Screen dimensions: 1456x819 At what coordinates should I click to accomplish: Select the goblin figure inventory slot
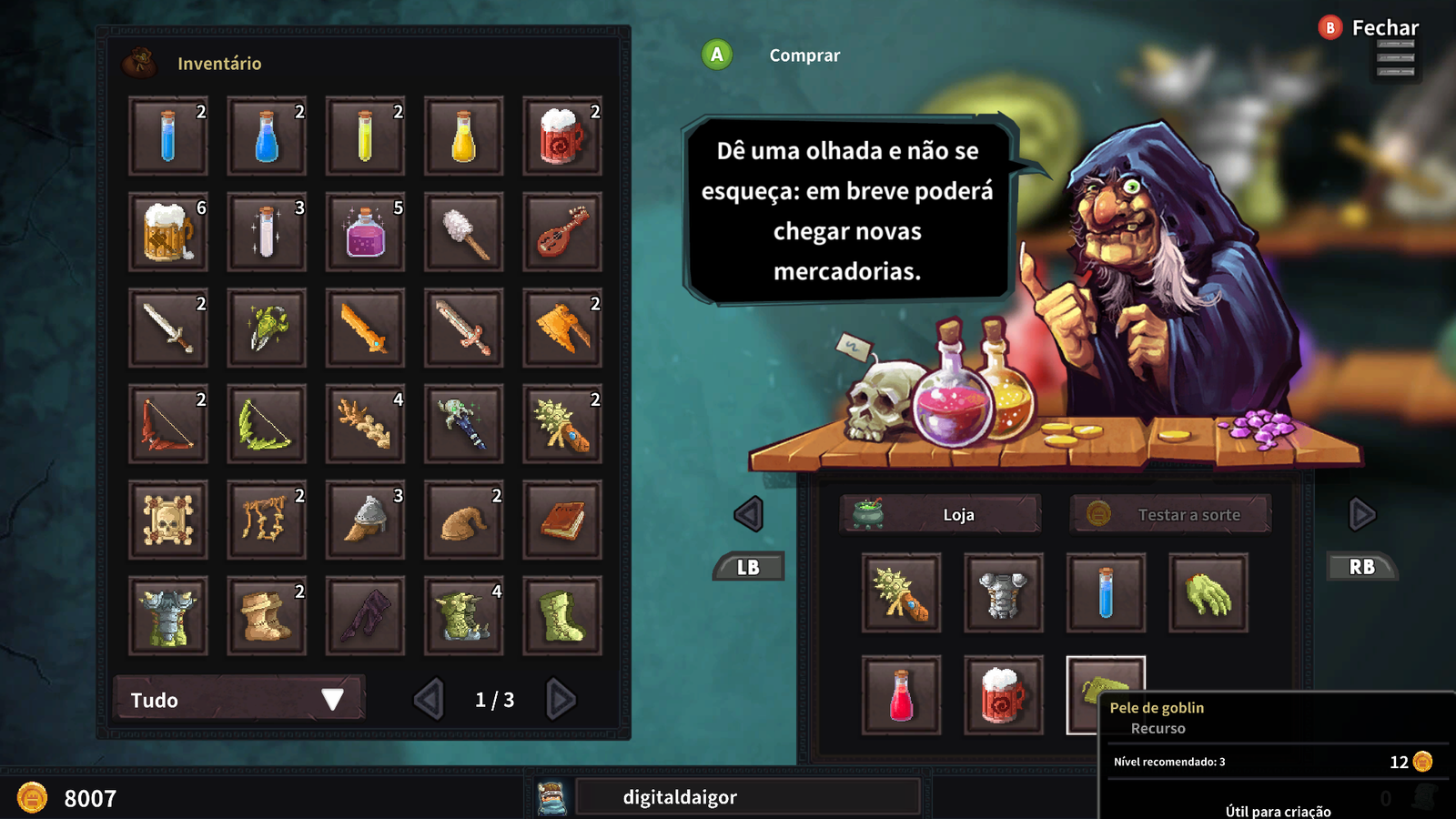[463, 615]
